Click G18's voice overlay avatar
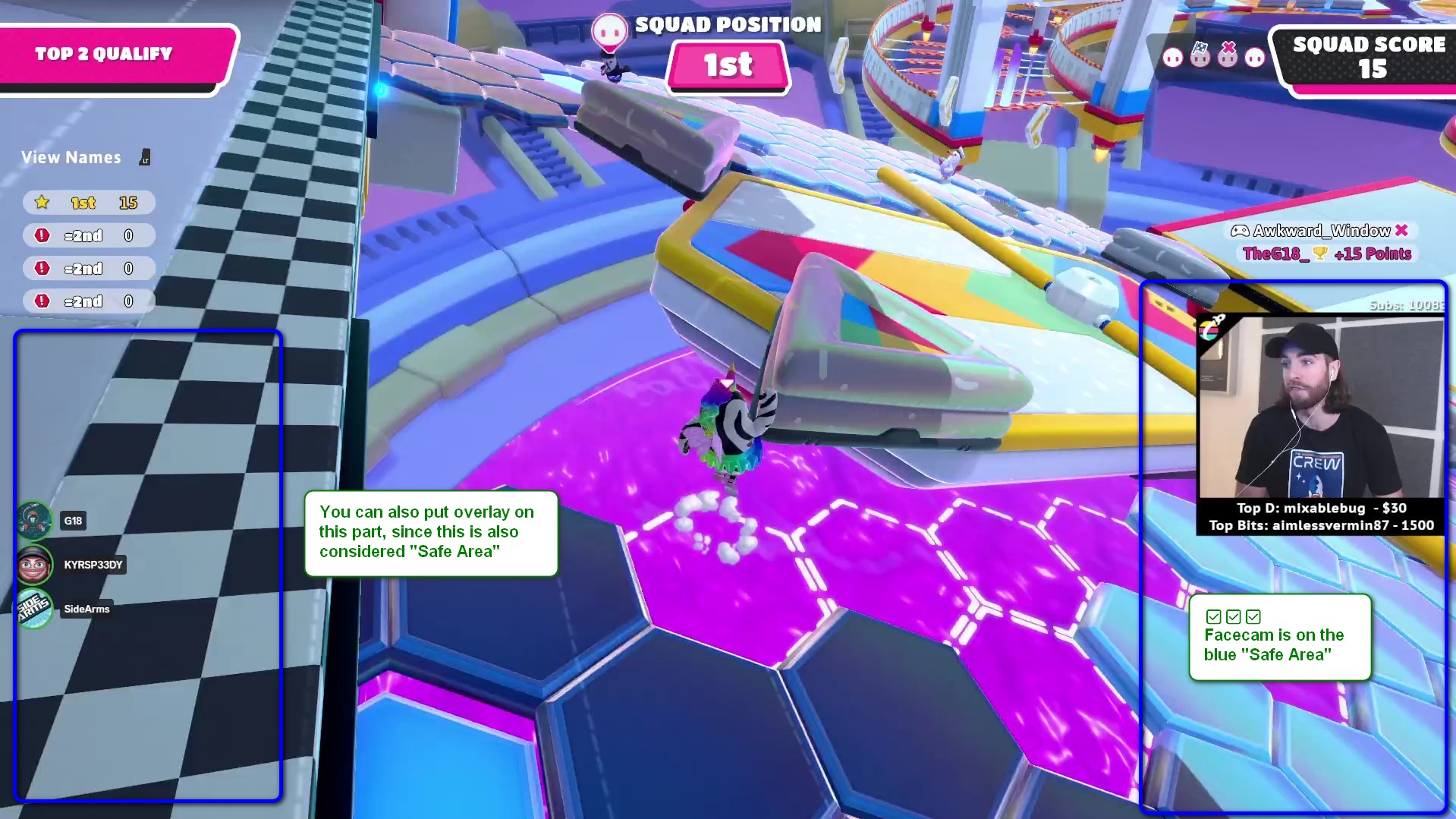 pyautogui.click(x=34, y=520)
